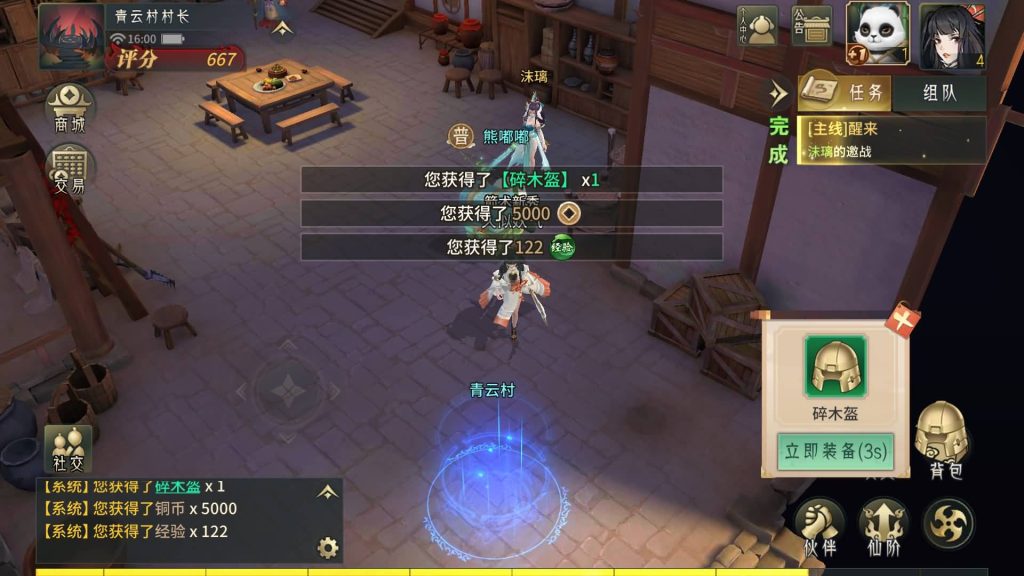Screen dimensions: 1024x576
Task: Open the 社交 social menu
Action: pyautogui.click(x=68, y=449)
